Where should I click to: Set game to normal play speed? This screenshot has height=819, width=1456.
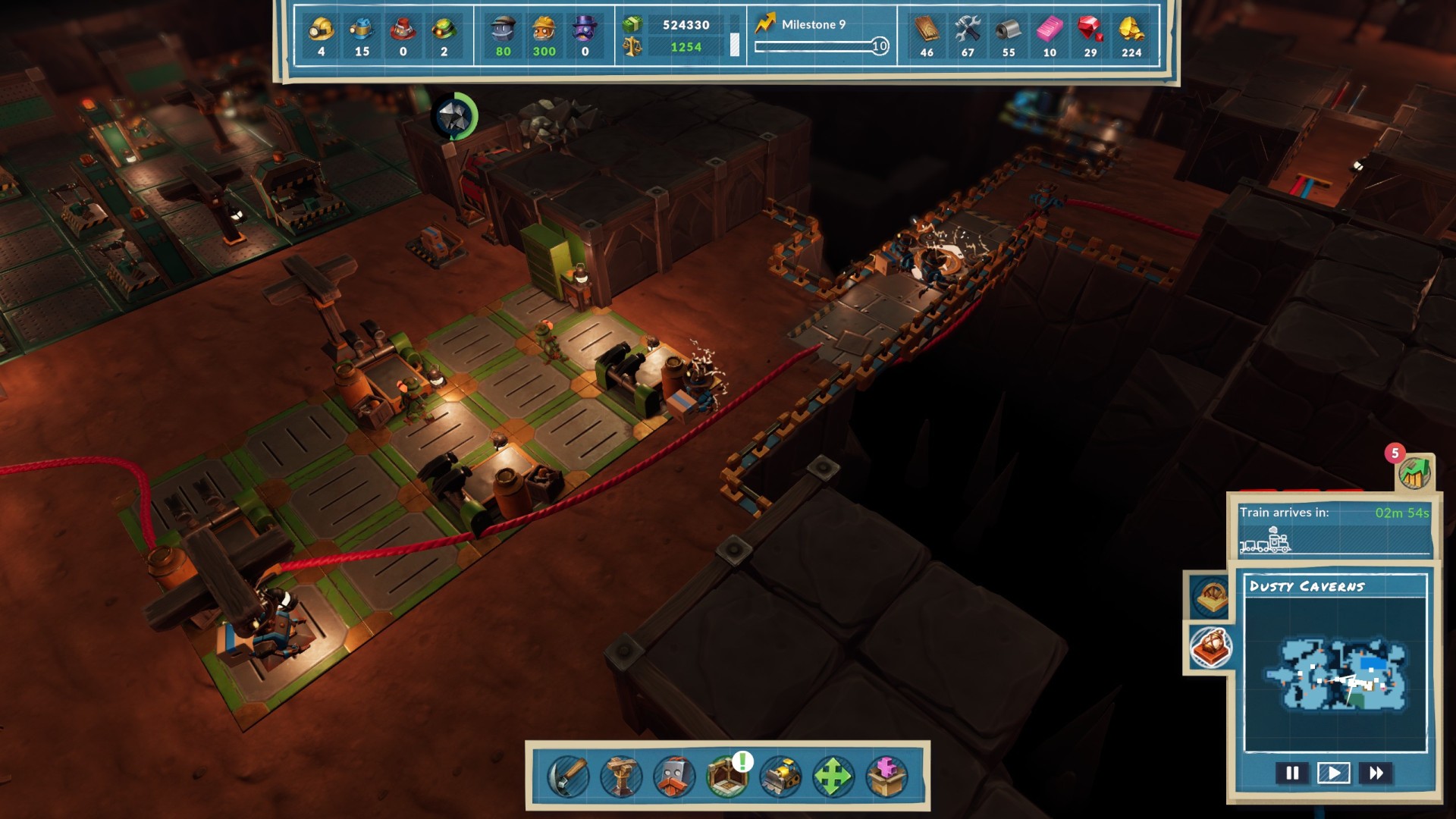1334,773
